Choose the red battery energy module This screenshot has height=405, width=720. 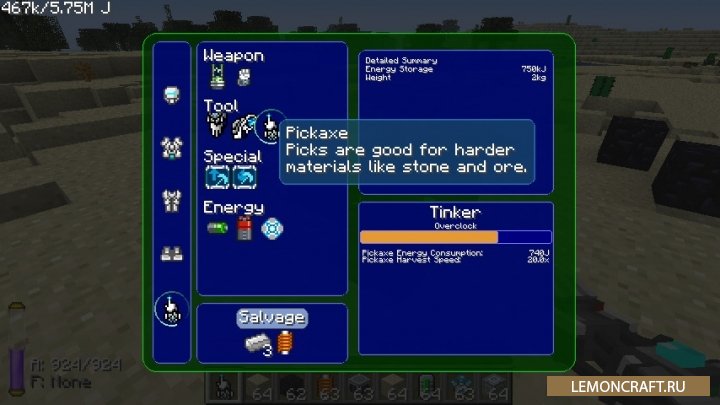(243, 229)
